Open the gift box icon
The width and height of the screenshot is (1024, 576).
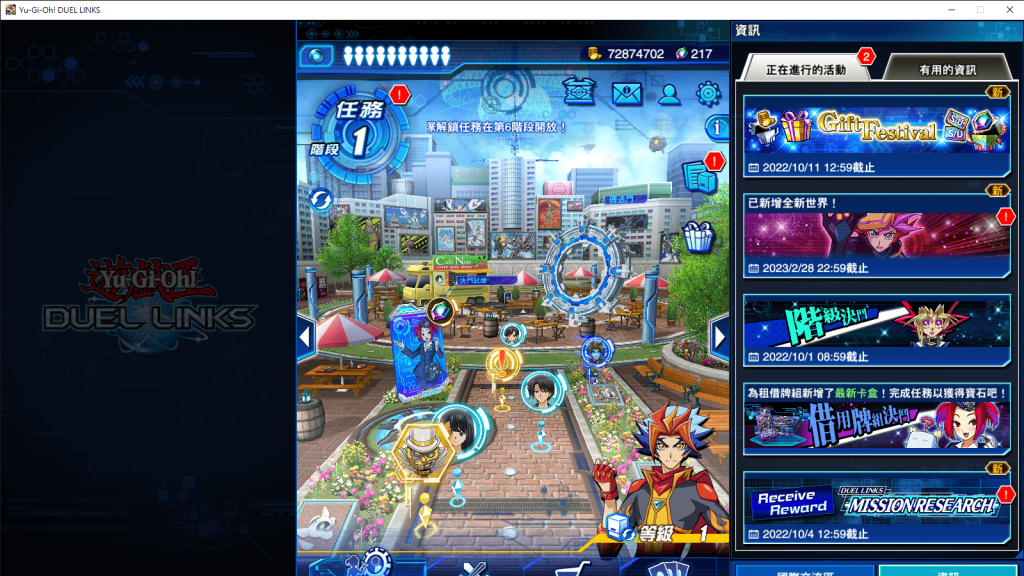point(699,236)
